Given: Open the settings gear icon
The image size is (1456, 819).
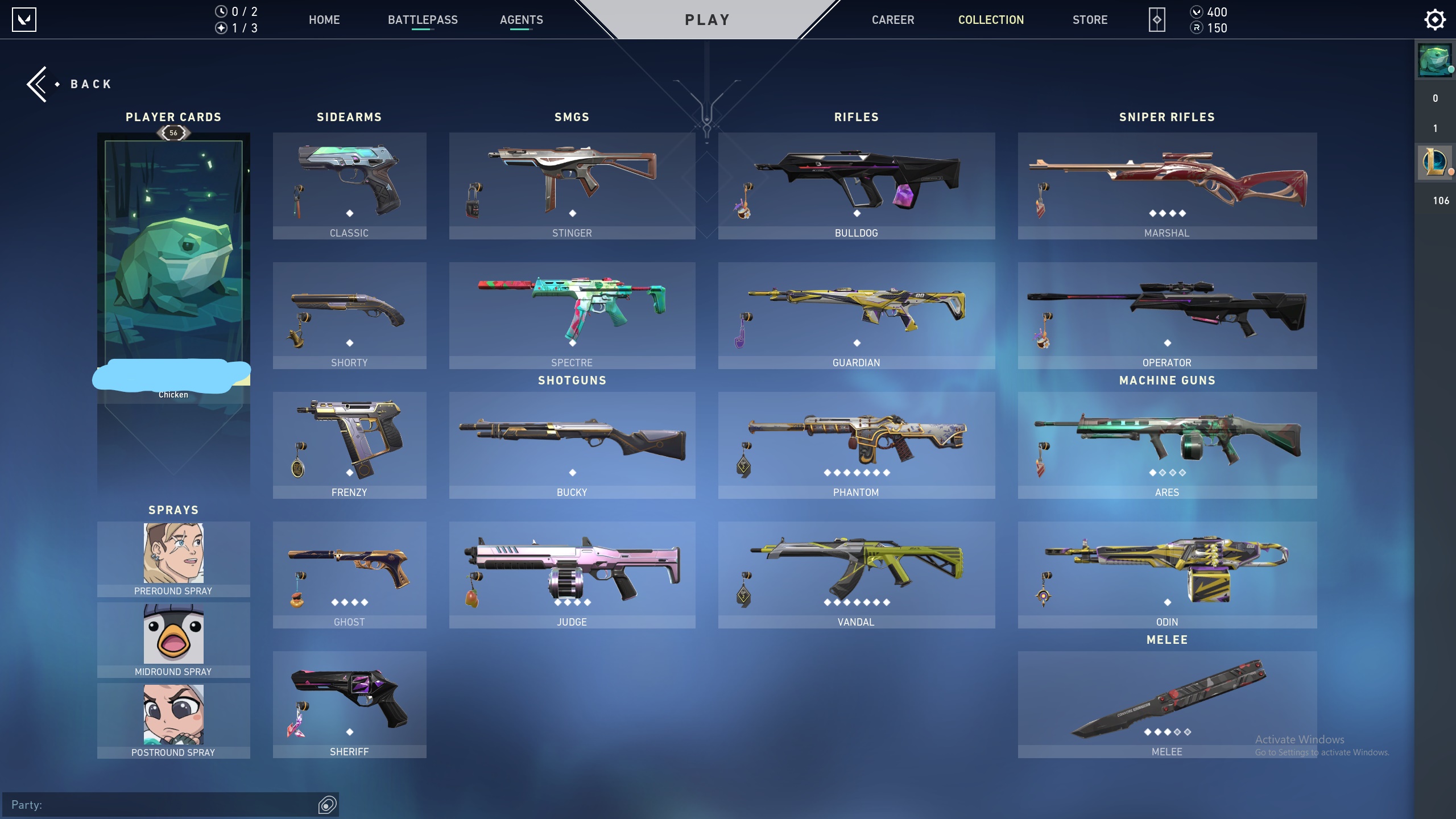Looking at the screenshot, I should click(x=1436, y=19).
